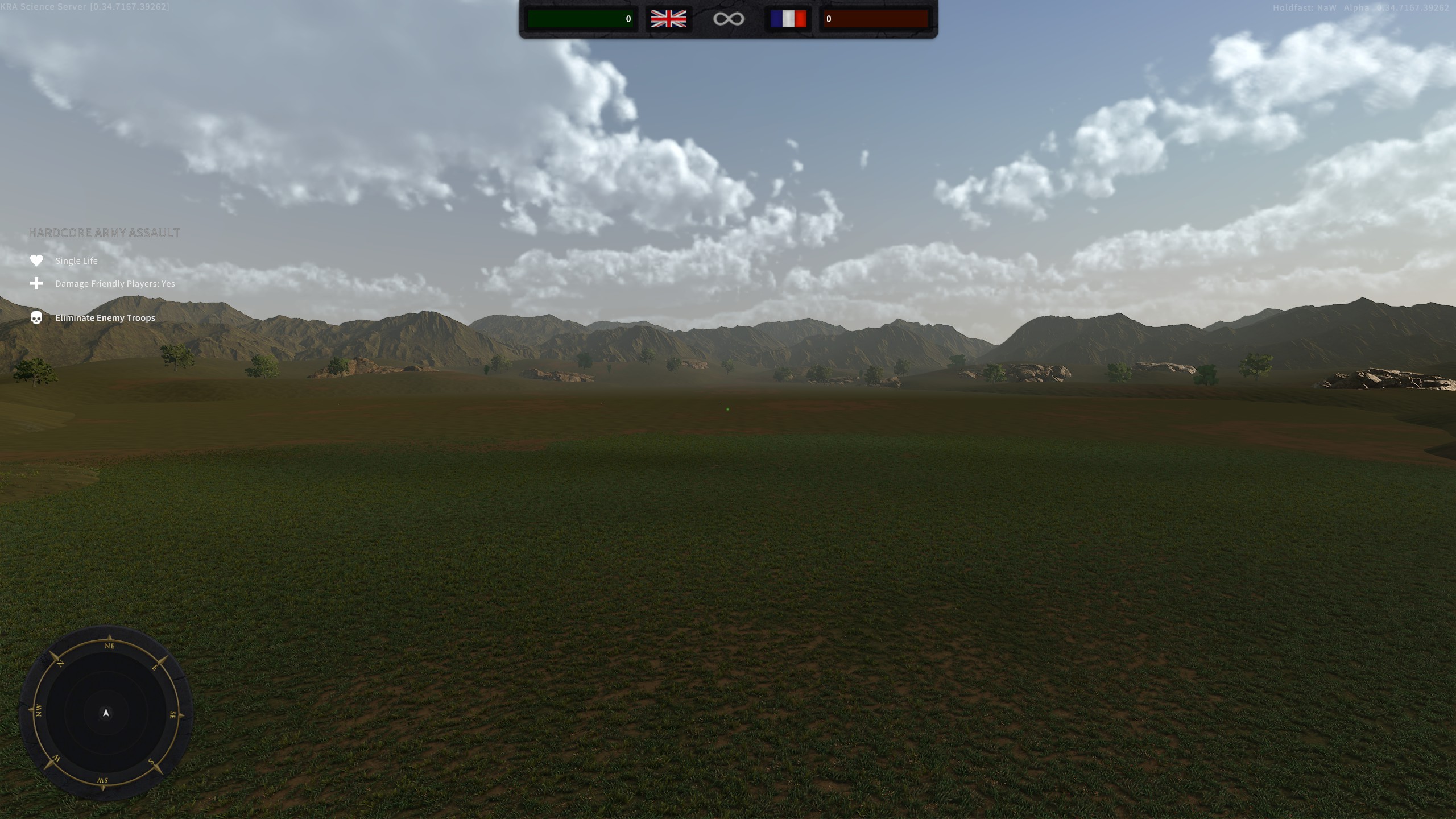Toggle the Single Life mode indicator
This screenshot has height=819, width=1456.
[x=76, y=260]
